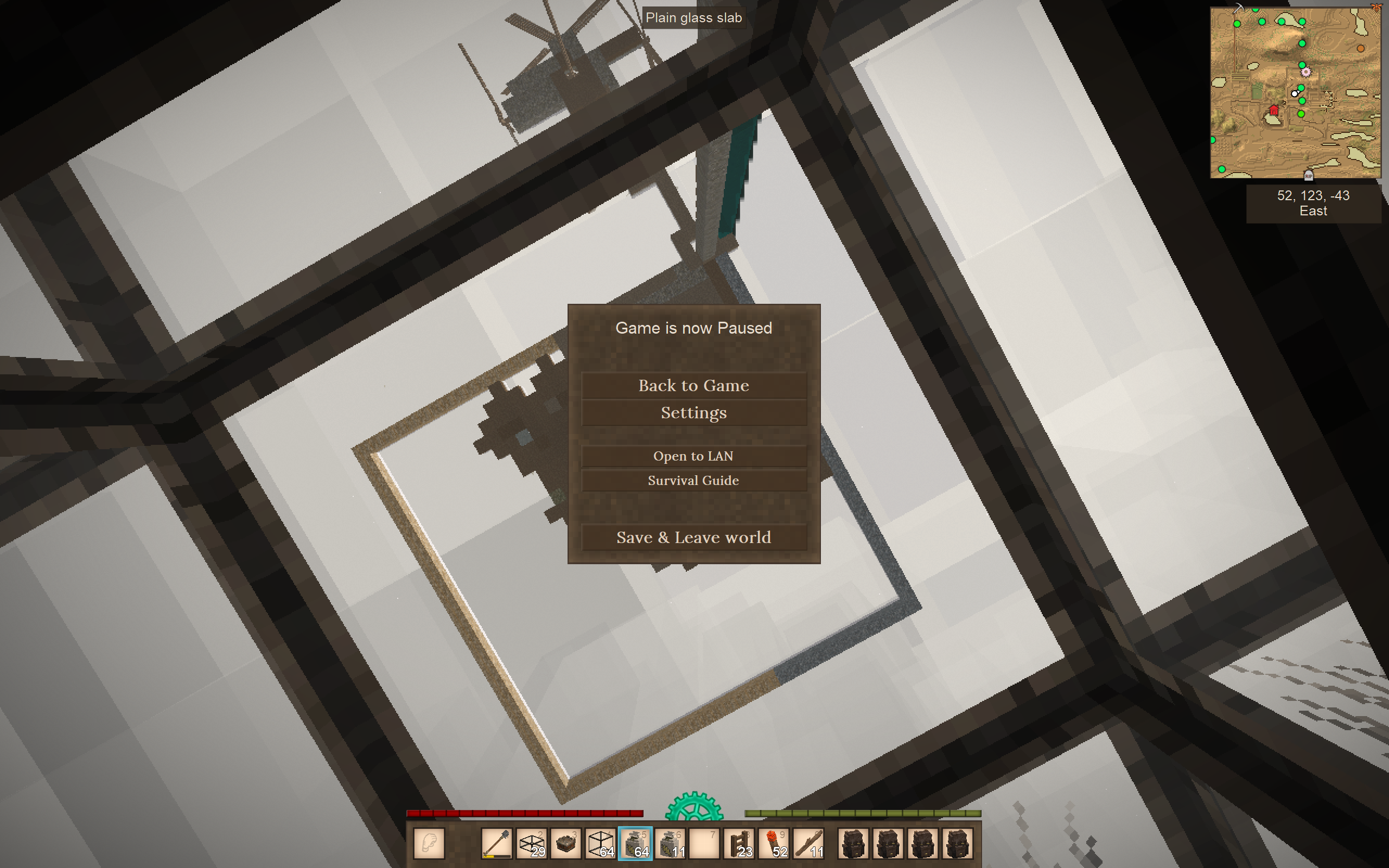Click the gravestone marker on the minimap

(x=1309, y=175)
